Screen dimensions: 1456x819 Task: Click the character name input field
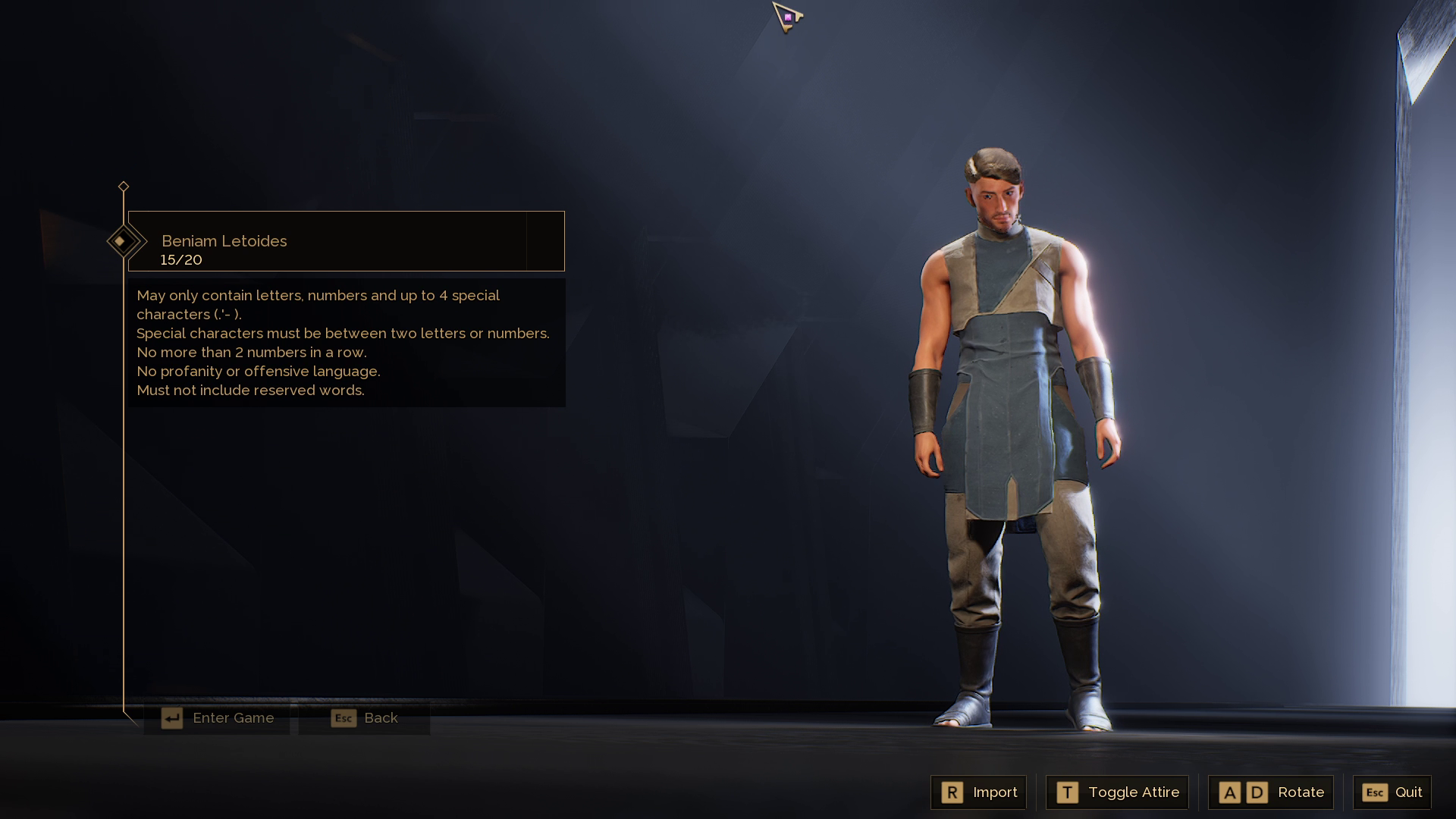click(328, 241)
